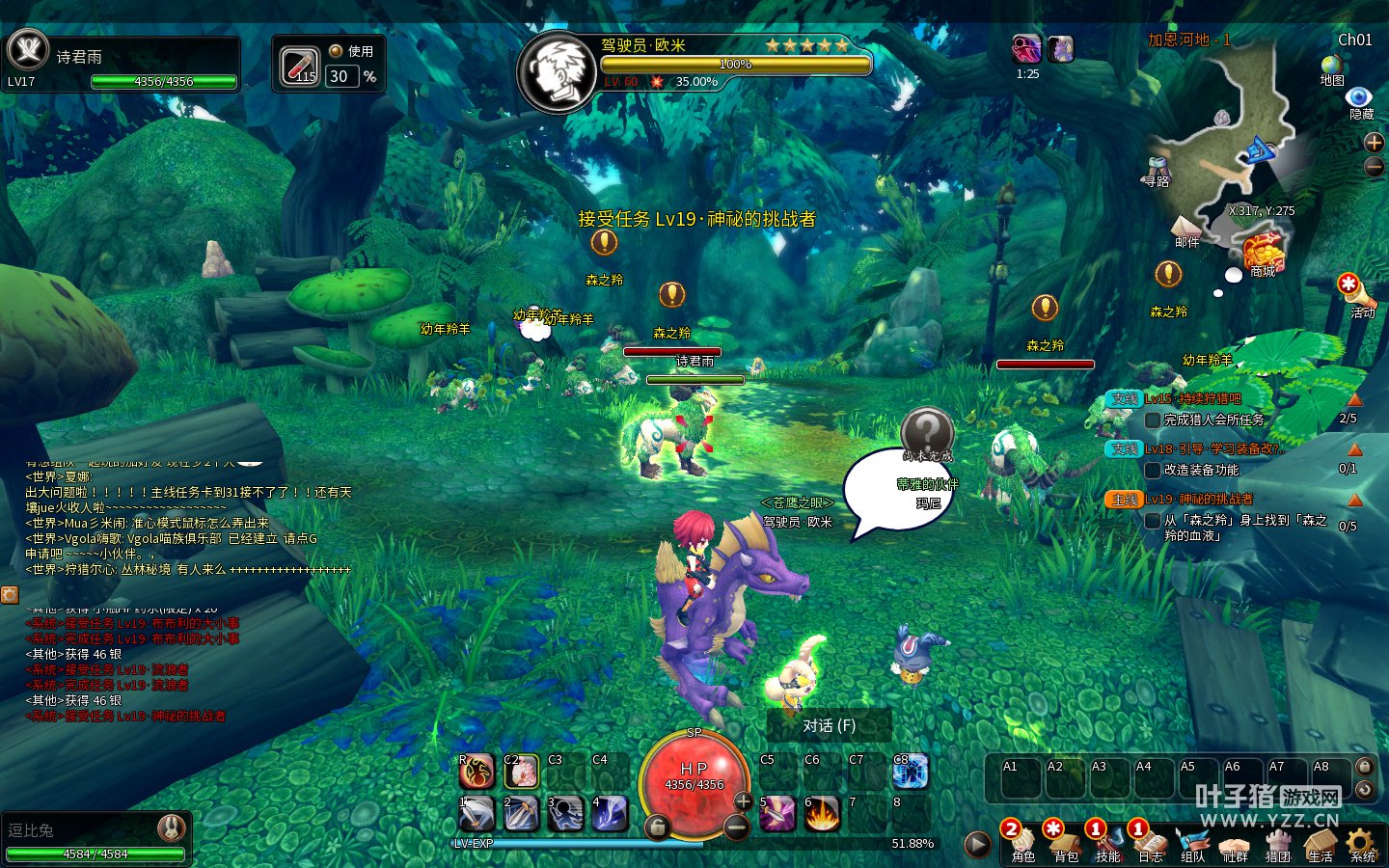The height and width of the screenshot is (868, 1389).
Task: Open the 背包 backpack menu
Action: (1065, 842)
